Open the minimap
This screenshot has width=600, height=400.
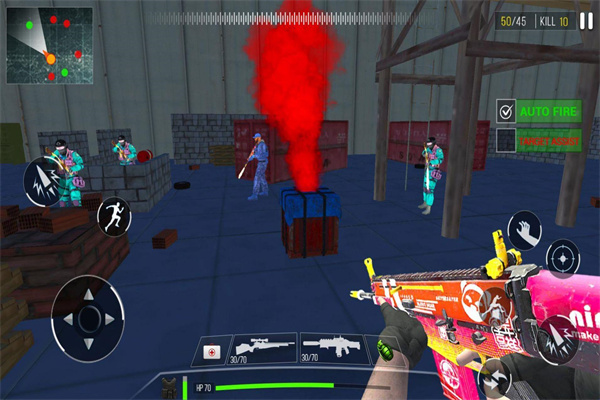[49, 46]
